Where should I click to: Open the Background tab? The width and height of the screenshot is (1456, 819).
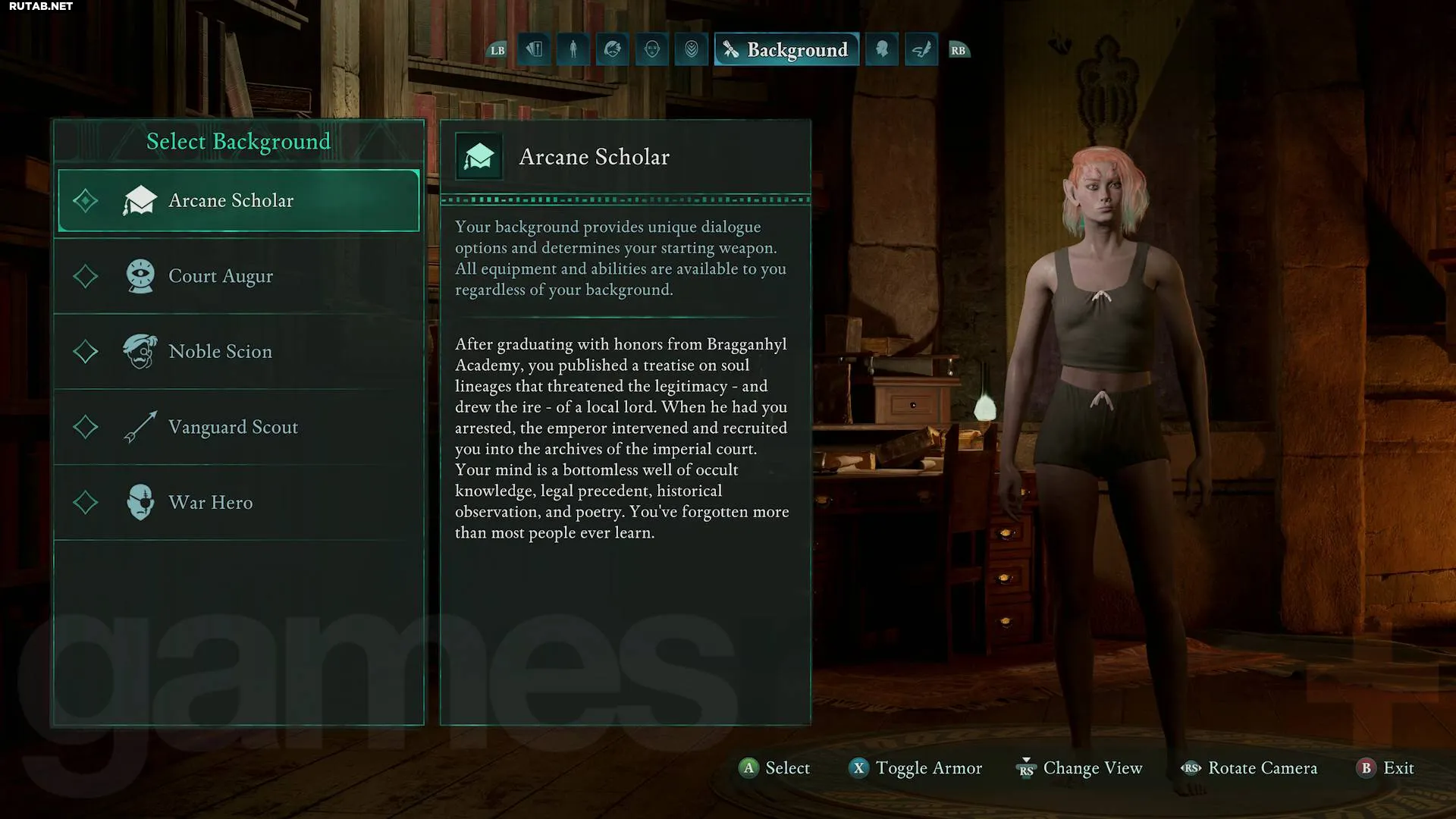tap(786, 50)
